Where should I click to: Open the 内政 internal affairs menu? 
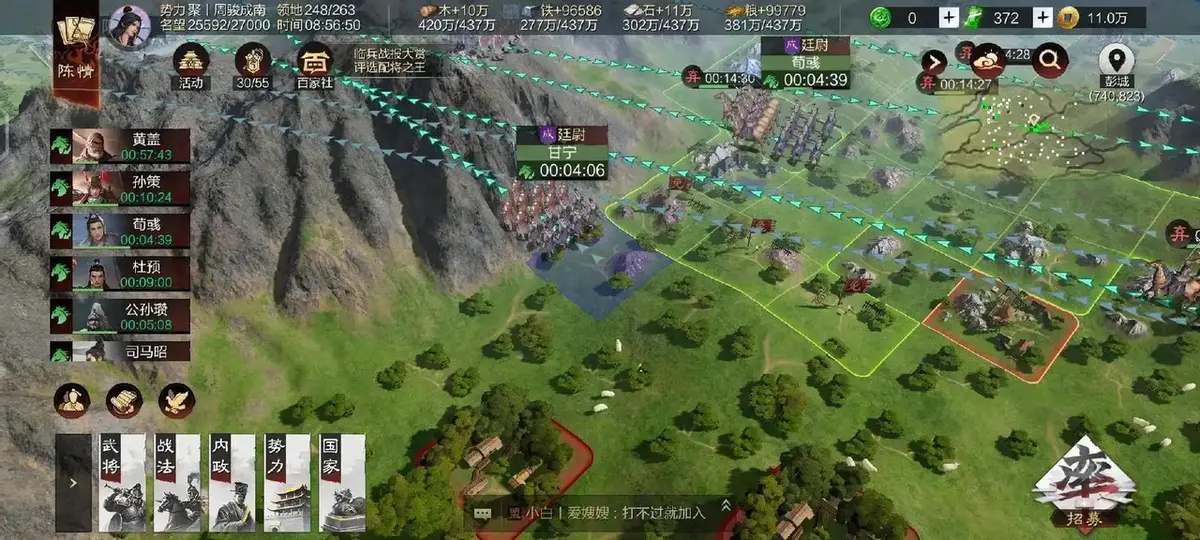click(231, 482)
